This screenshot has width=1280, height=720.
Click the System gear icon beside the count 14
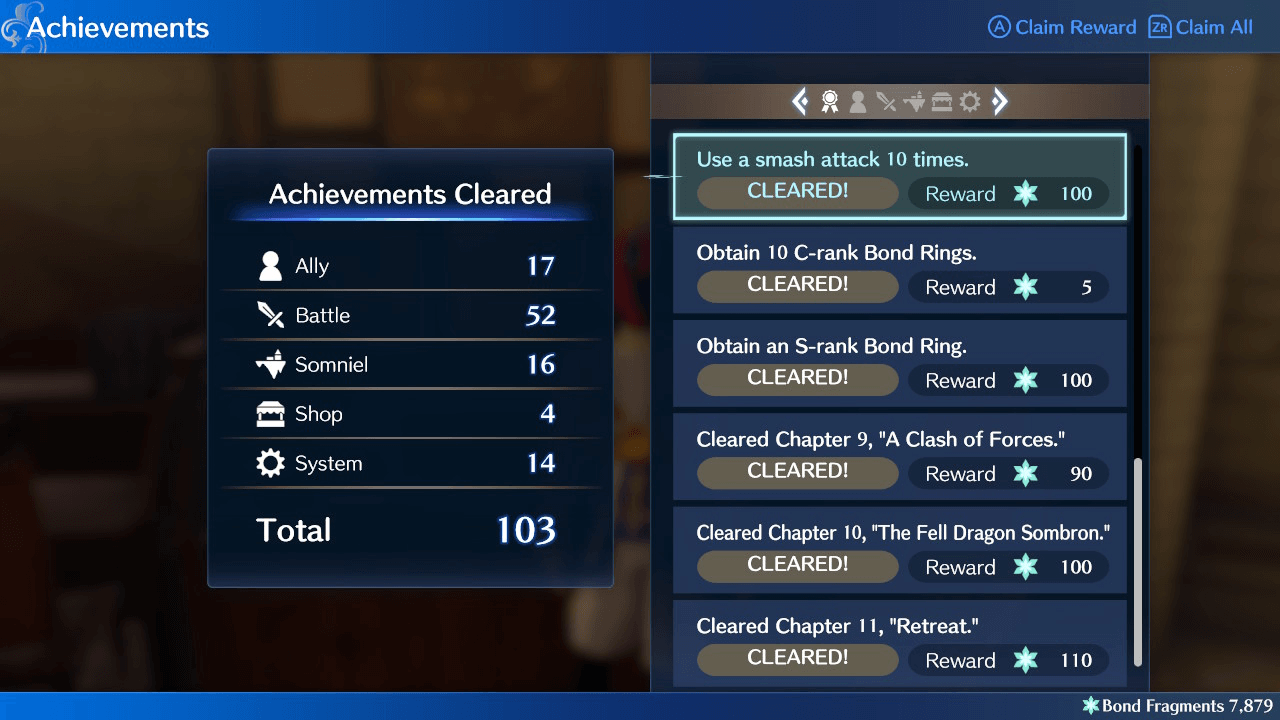point(270,462)
